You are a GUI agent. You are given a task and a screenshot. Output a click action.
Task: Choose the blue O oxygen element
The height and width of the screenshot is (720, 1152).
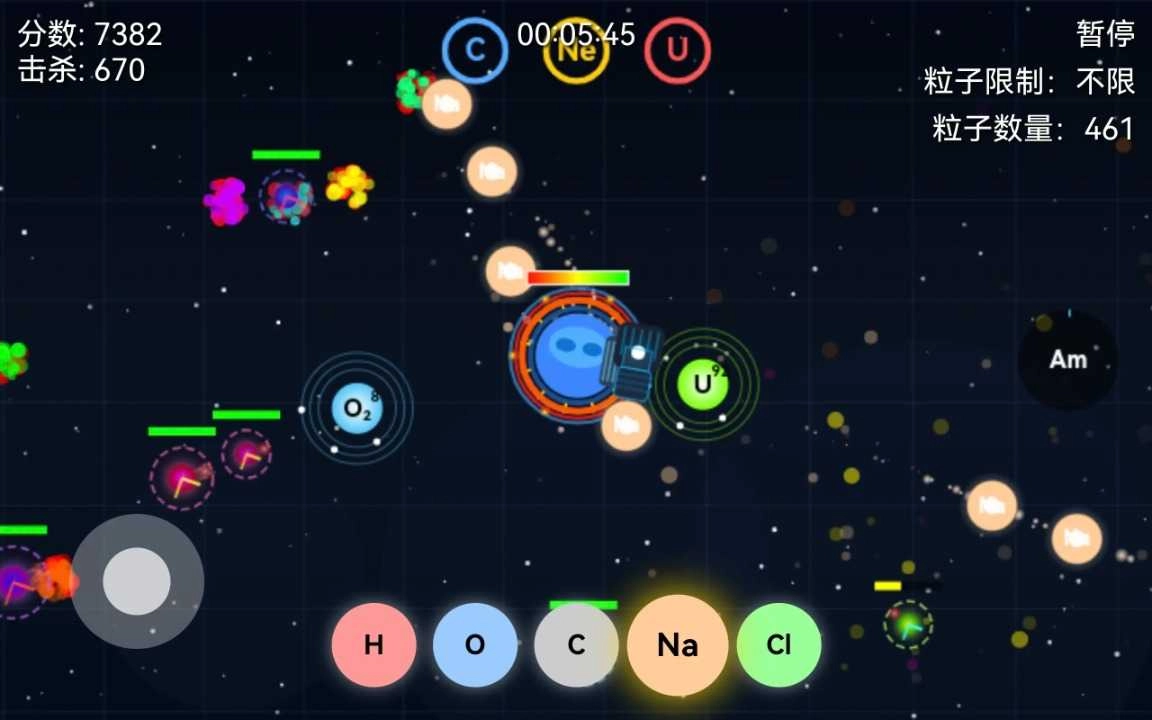click(475, 645)
